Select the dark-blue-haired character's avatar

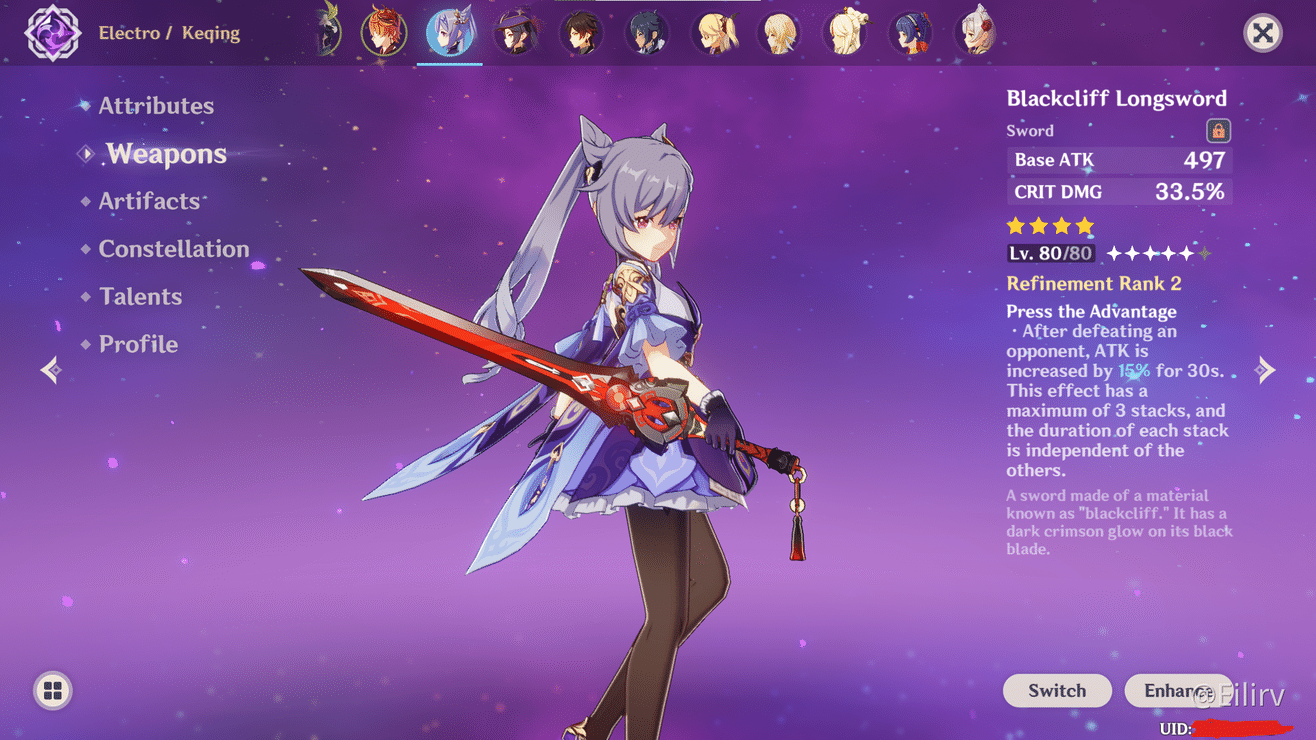(x=647, y=31)
